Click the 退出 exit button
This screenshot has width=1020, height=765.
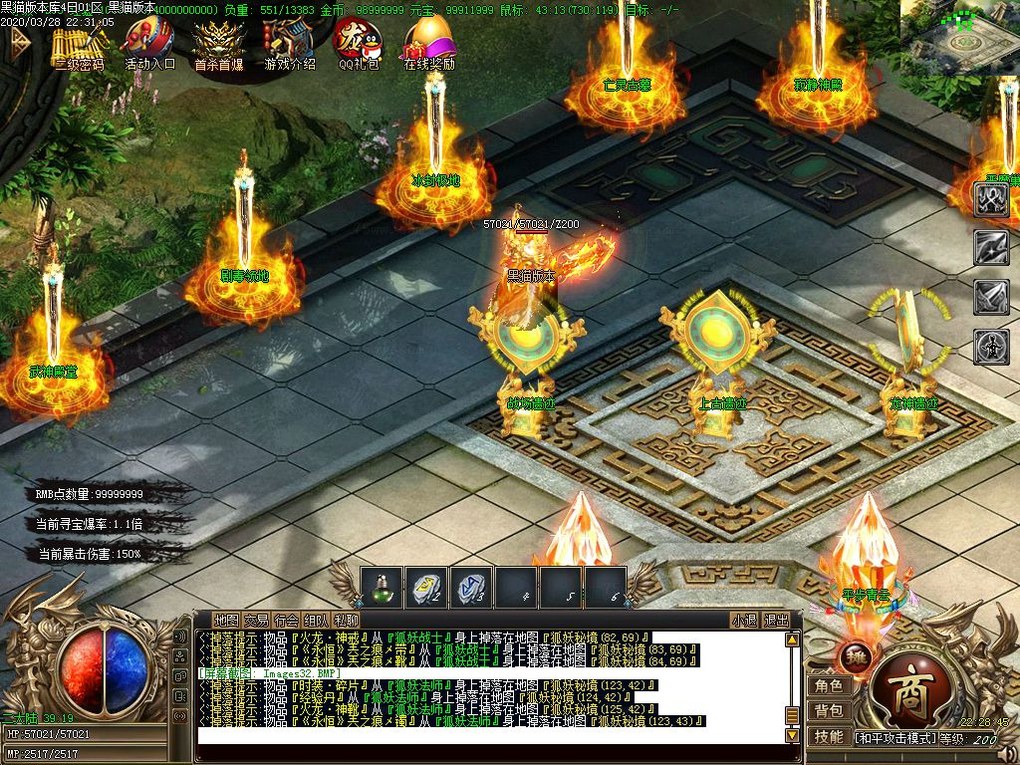tap(775, 620)
